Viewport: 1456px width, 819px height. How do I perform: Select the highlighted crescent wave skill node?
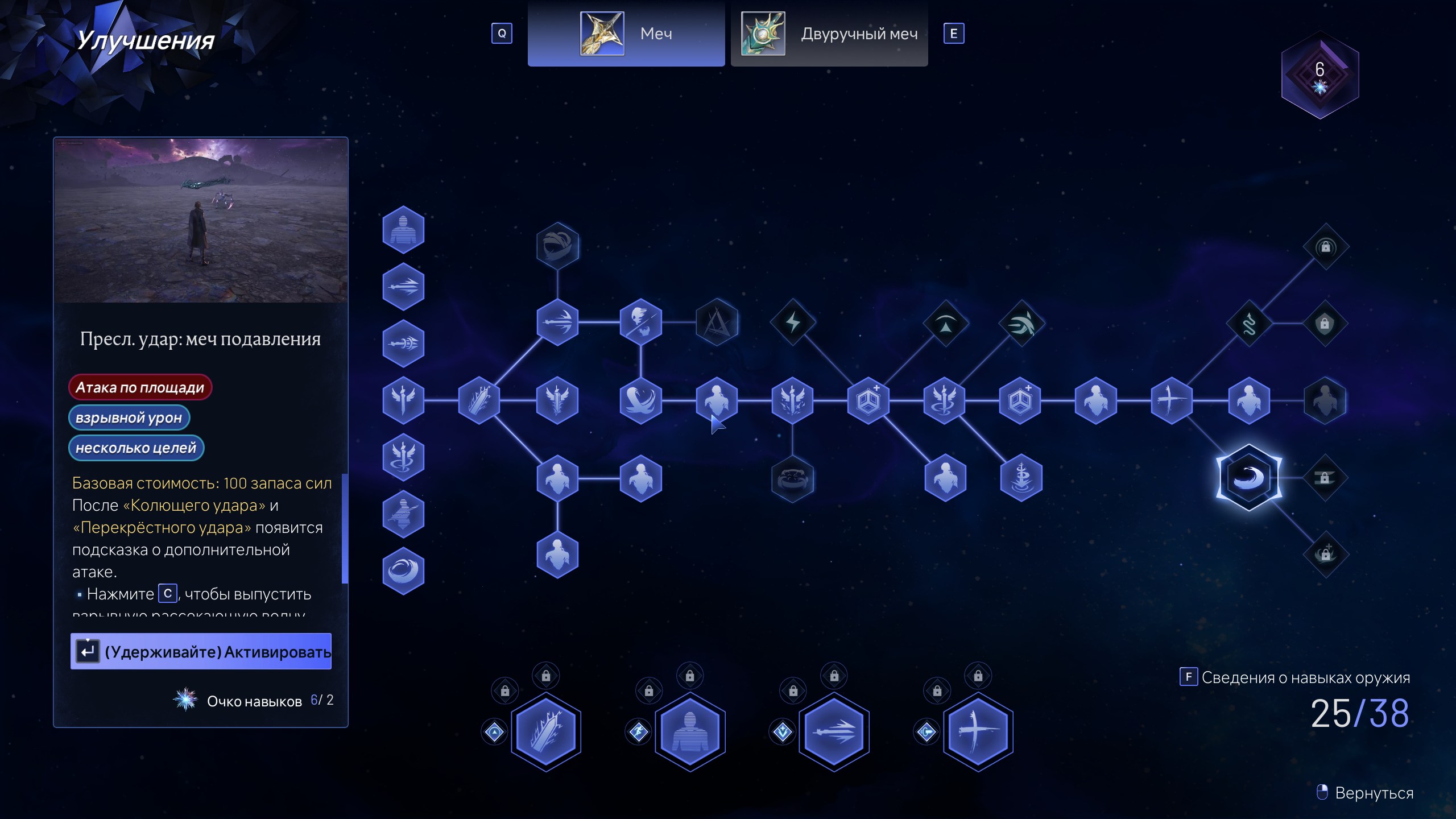coord(1248,477)
